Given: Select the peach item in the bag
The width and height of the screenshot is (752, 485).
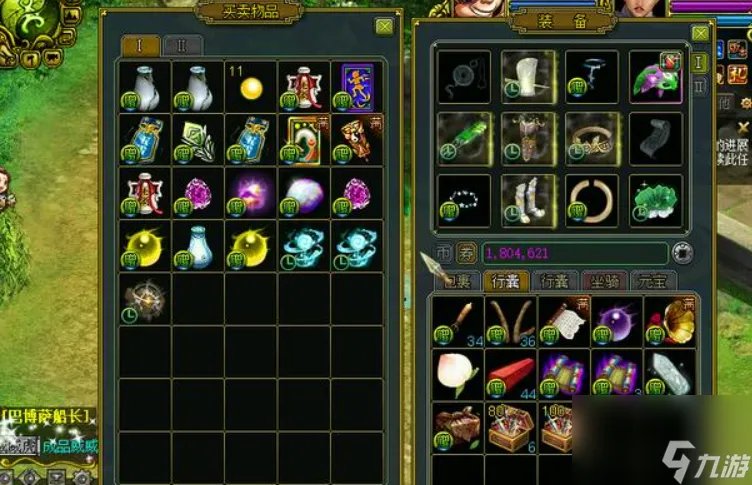Looking at the screenshot, I should [455, 372].
